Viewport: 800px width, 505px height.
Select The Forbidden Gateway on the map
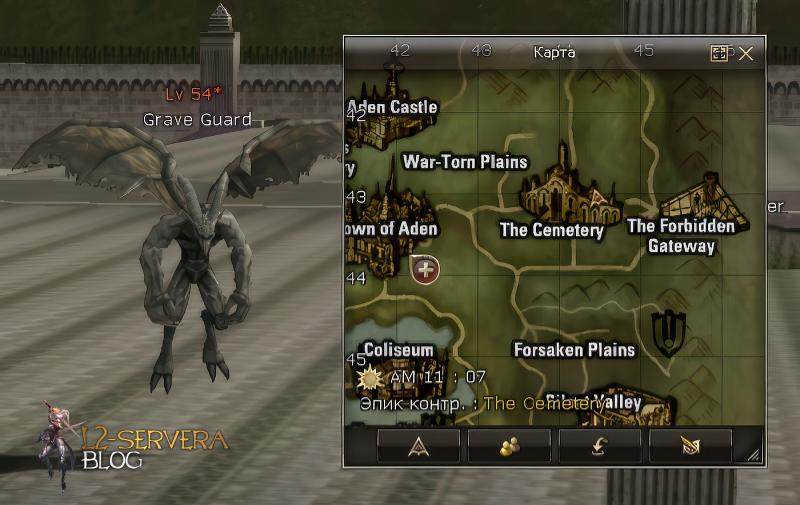click(x=681, y=235)
